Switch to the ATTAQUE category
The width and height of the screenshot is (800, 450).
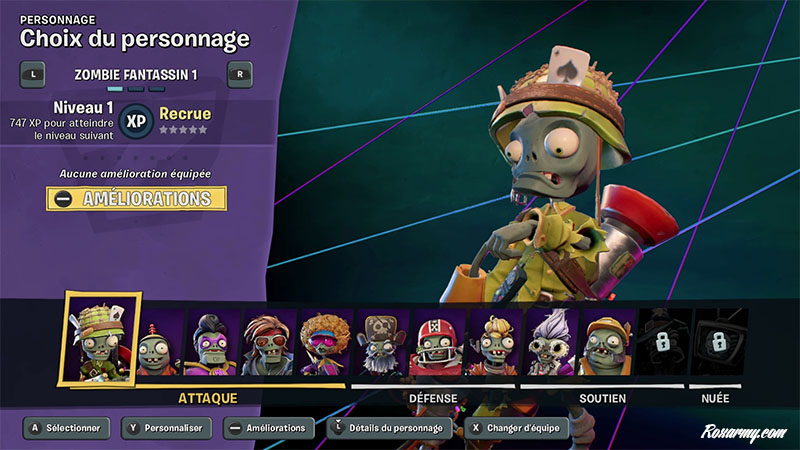pyautogui.click(x=208, y=398)
